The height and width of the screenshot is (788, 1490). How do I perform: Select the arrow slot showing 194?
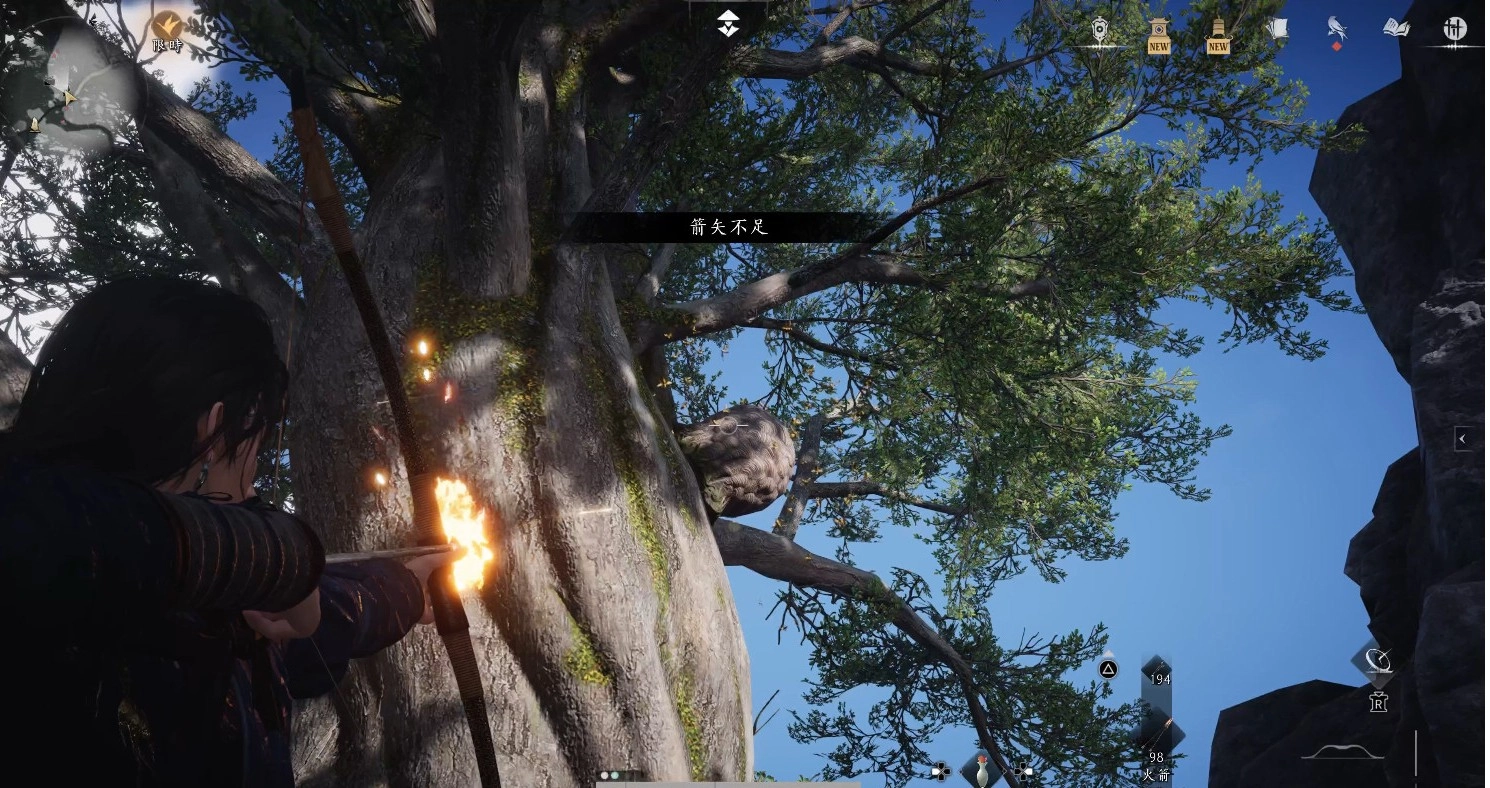[1158, 674]
